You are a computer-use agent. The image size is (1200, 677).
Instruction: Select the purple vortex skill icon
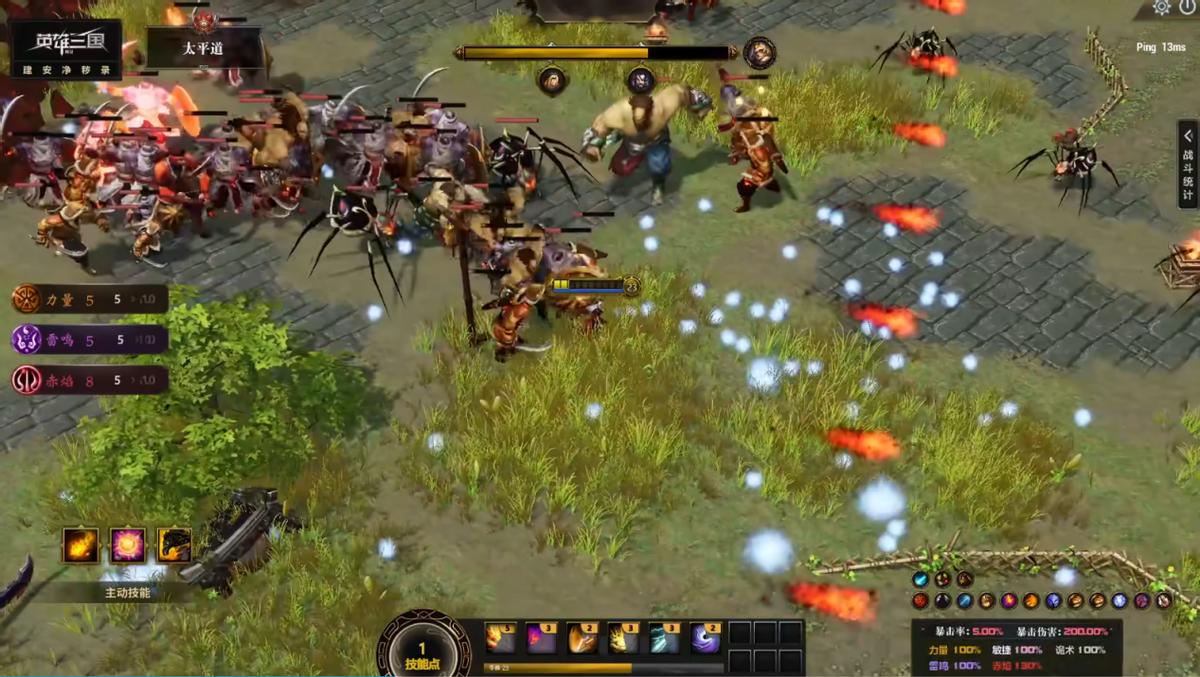[x=705, y=638]
